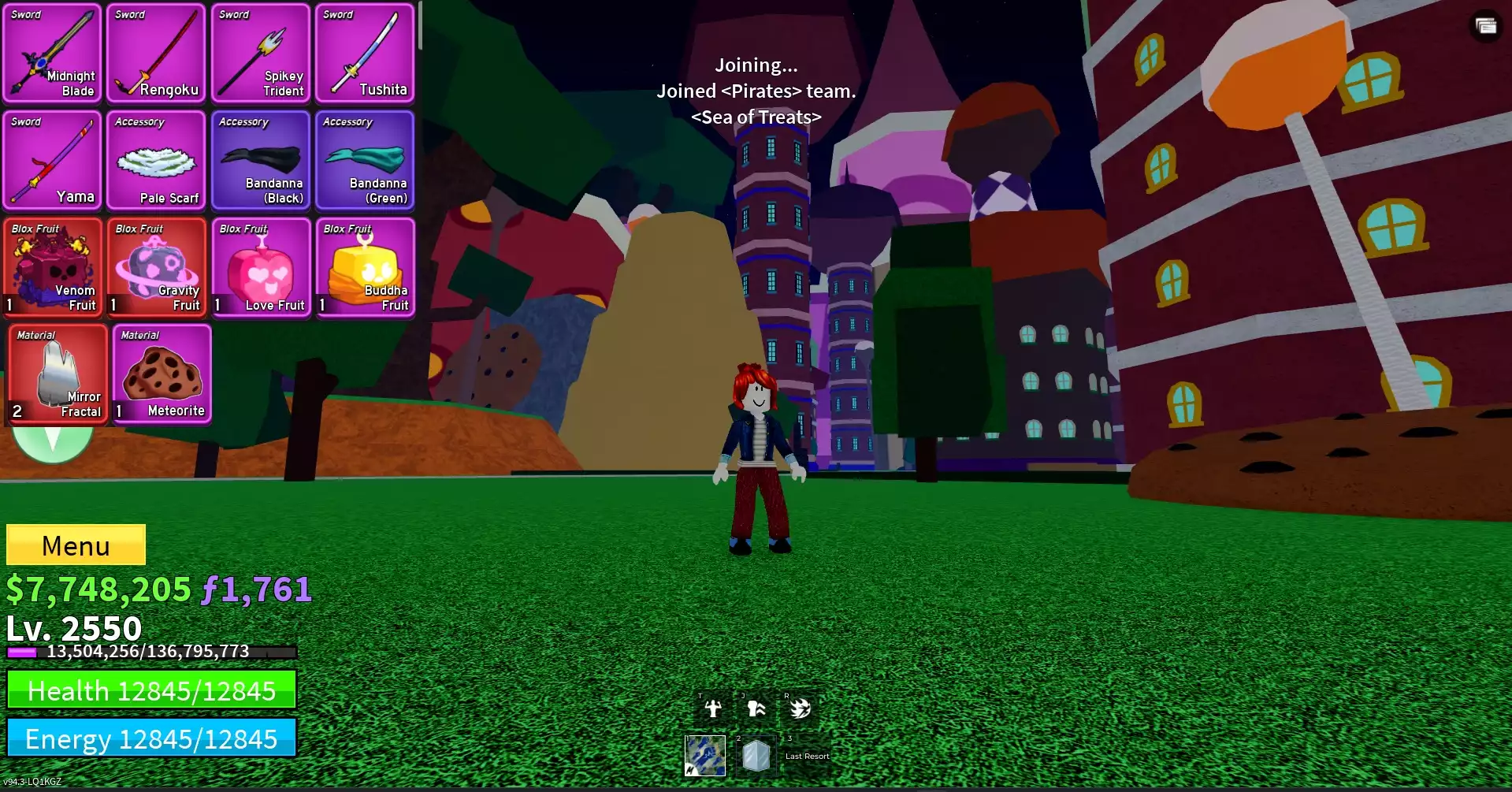Viewport: 1512px width, 792px height.
Task: Click the Yama sword slot
Action: pyautogui.click(x=52, y=161)
